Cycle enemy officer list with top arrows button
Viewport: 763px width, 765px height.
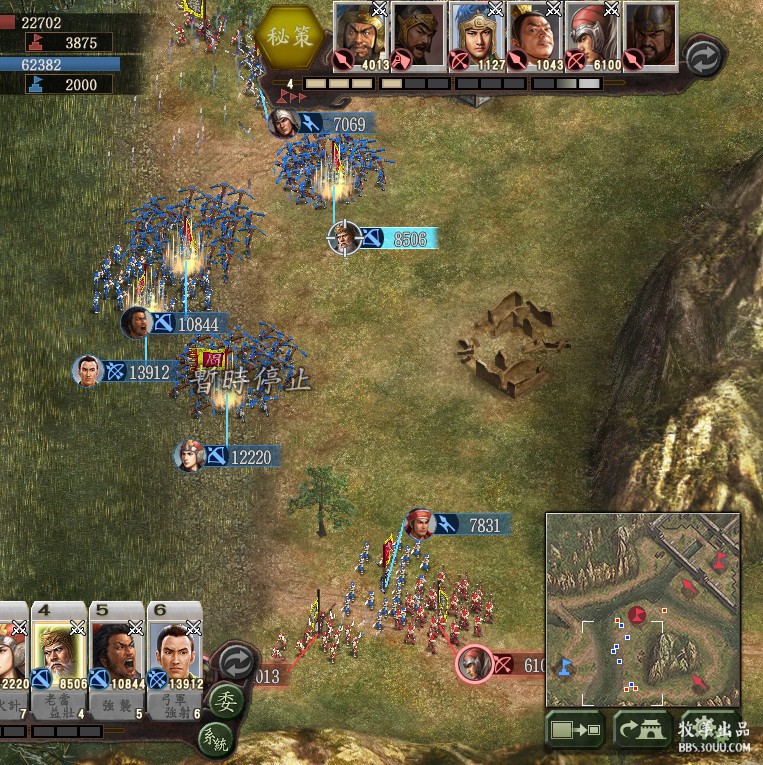click(704, 58)
